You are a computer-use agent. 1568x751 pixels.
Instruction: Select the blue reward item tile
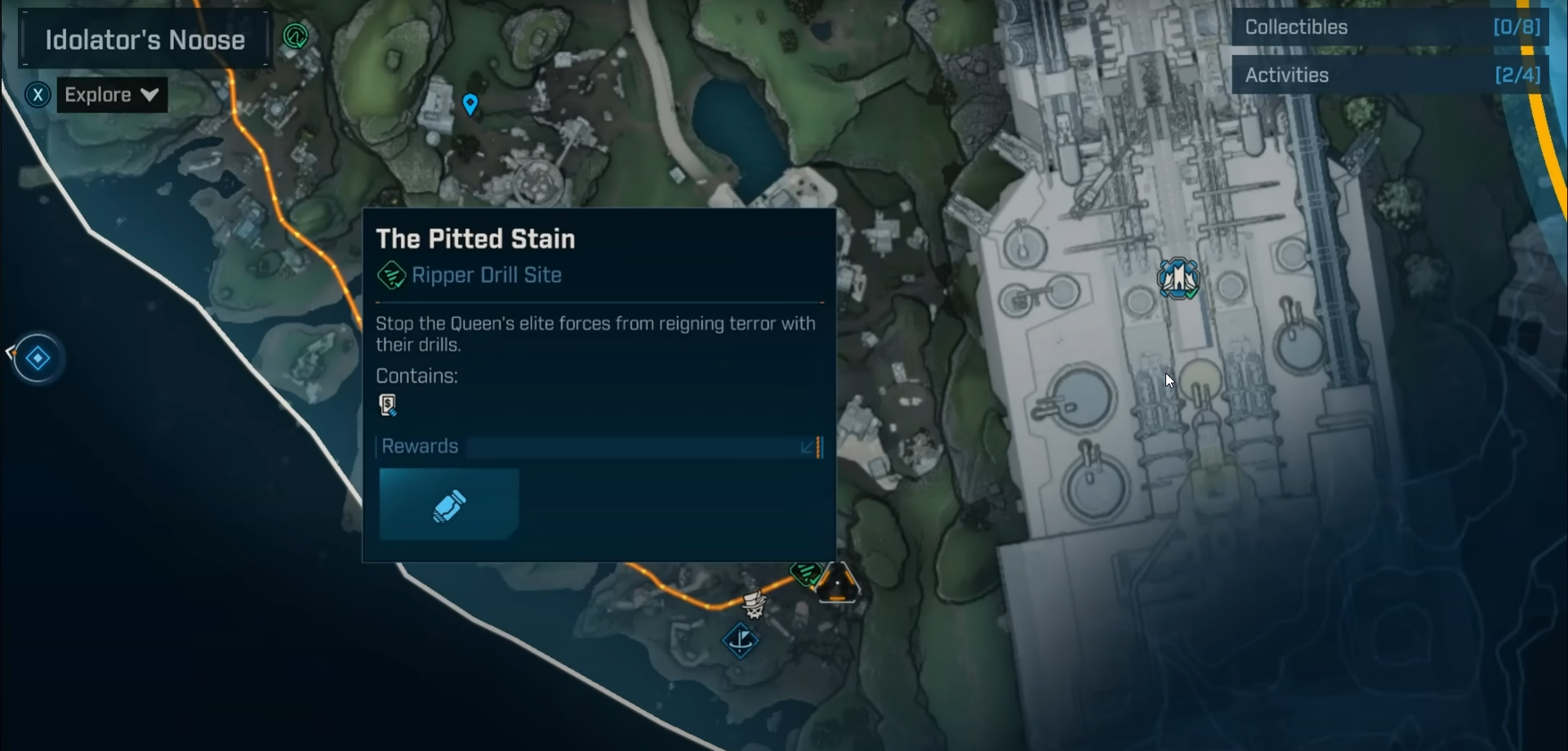pos(449,505)
